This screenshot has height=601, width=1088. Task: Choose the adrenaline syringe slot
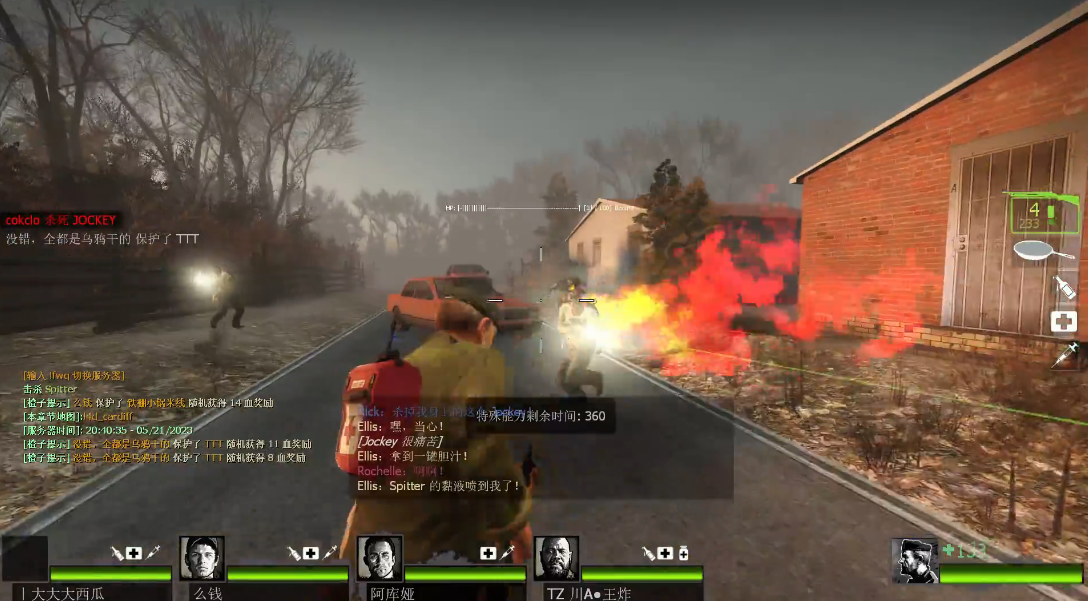tap(1064, 354)
